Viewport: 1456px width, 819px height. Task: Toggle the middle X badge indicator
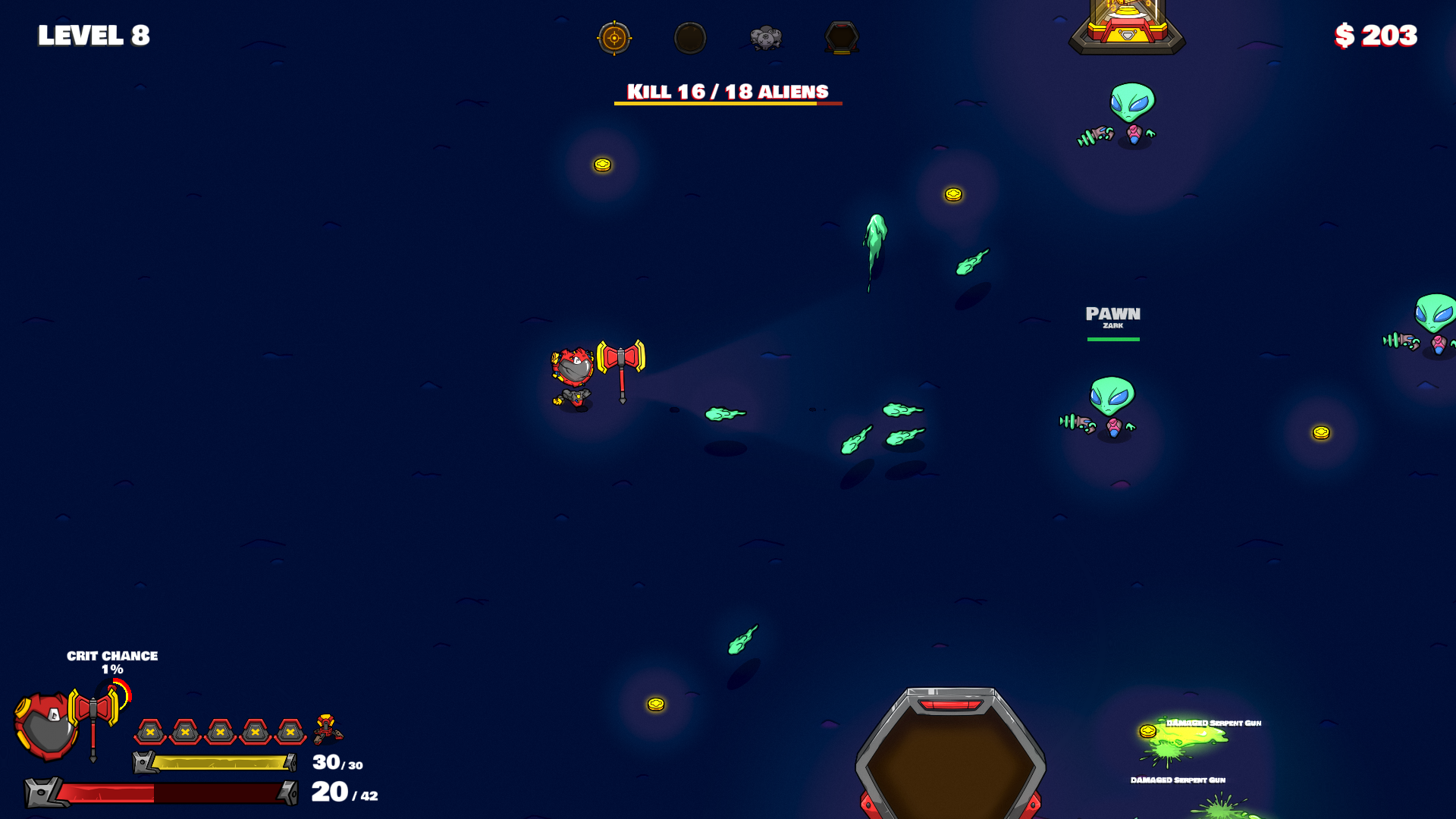(220, 733)
